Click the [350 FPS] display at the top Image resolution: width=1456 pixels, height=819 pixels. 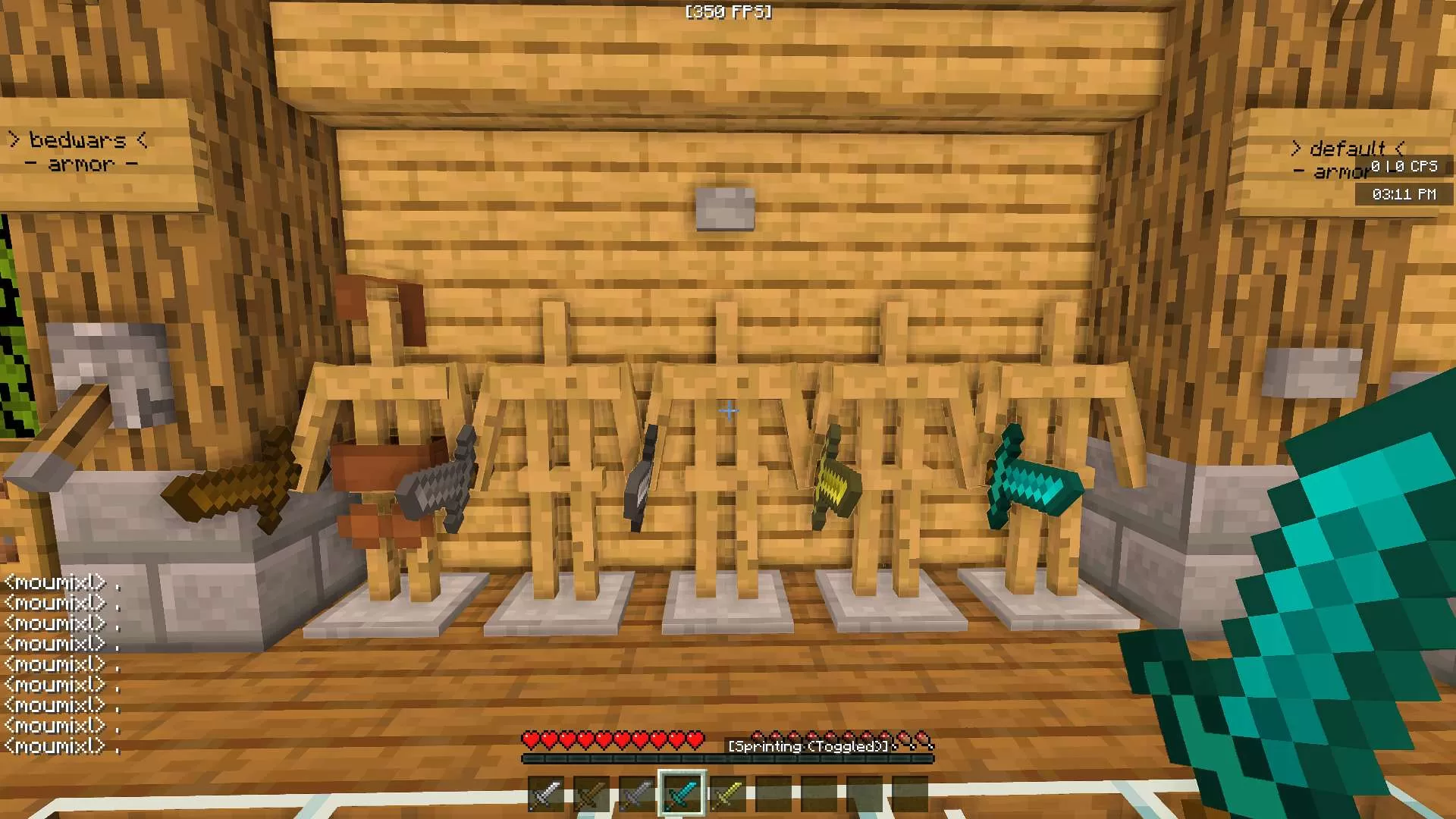pos(726,11)
